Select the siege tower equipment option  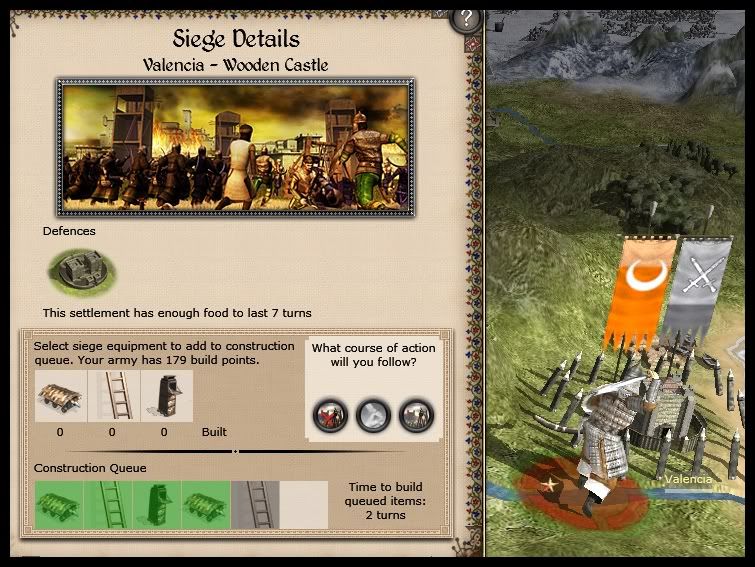point(165,397)
